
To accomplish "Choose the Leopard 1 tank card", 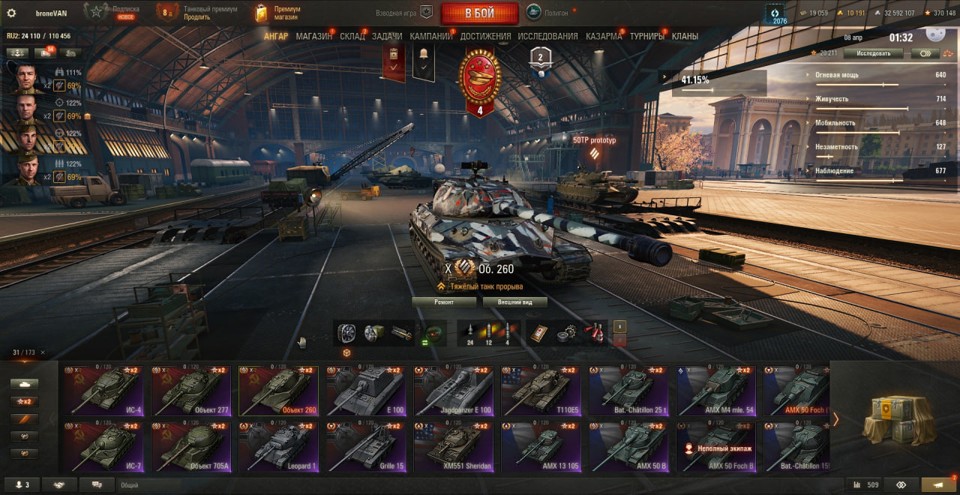I will point(279,446).
